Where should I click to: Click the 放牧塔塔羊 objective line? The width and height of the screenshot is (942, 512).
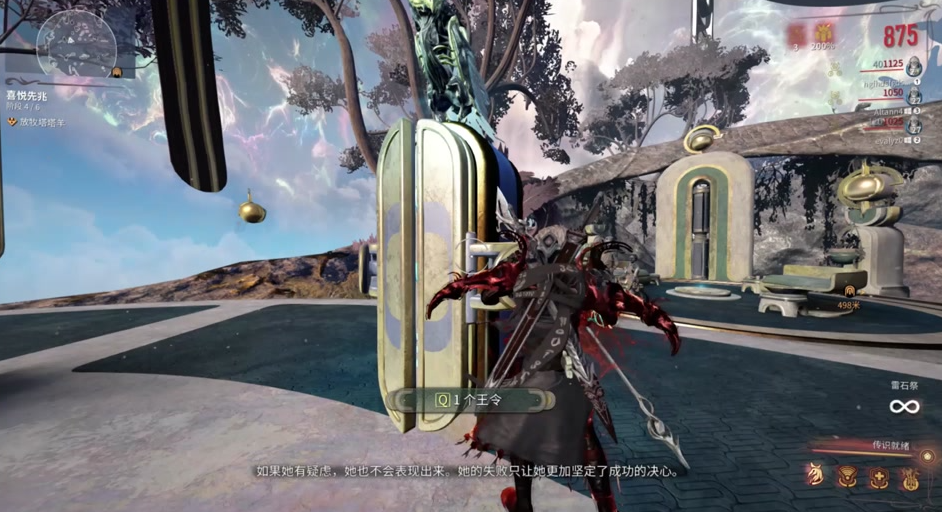(x=40, y=121)
